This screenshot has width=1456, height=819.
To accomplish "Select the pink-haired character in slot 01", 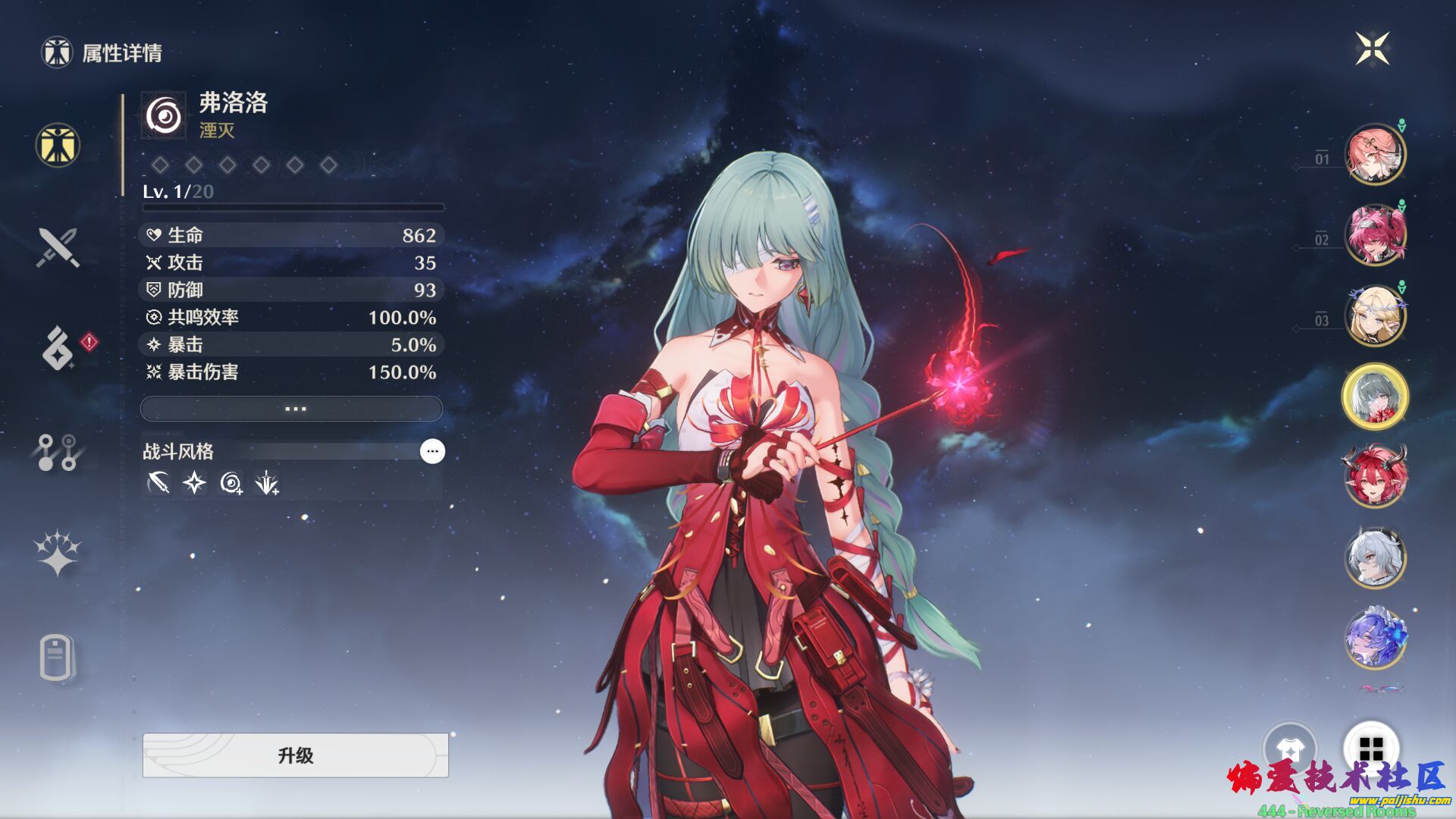I will [x=1375, y=155].
